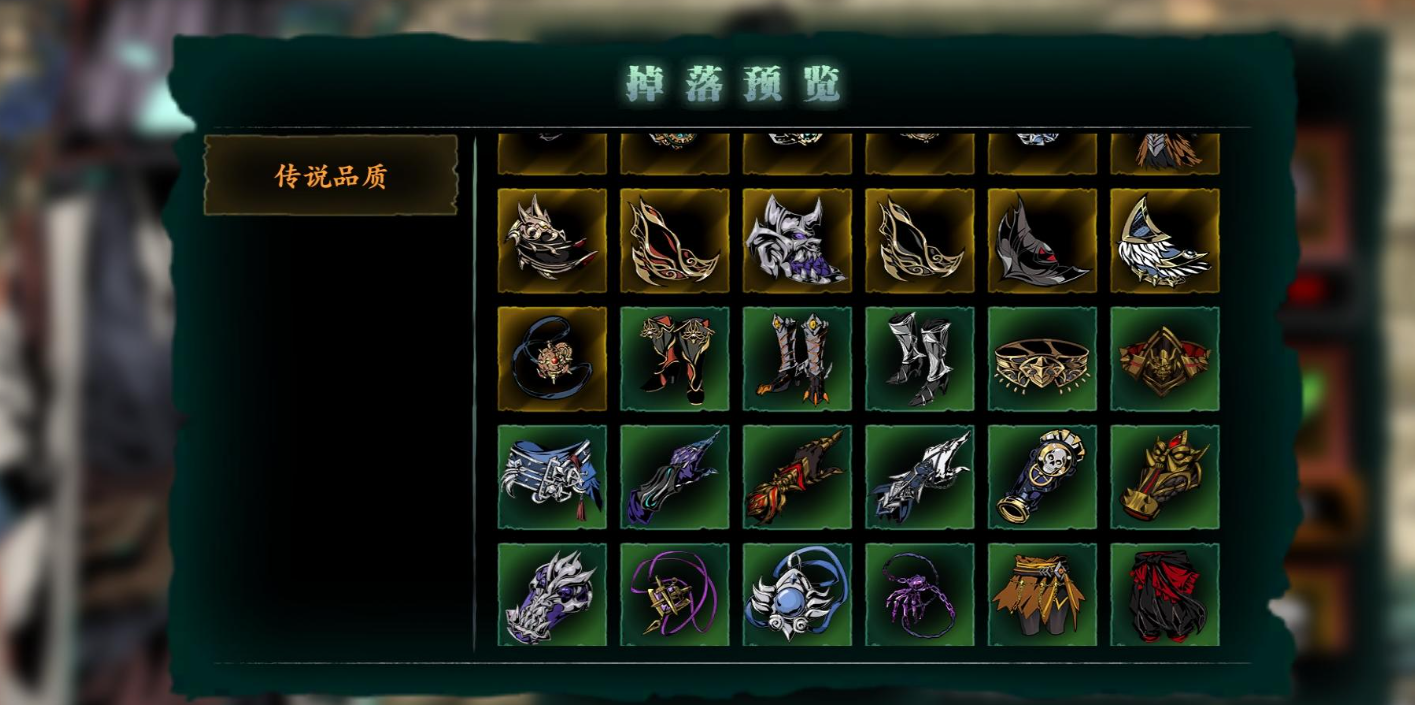Select the purple and black gauntlet
The height and width of the screenshot is (705, 1415).
pos(674,477)
